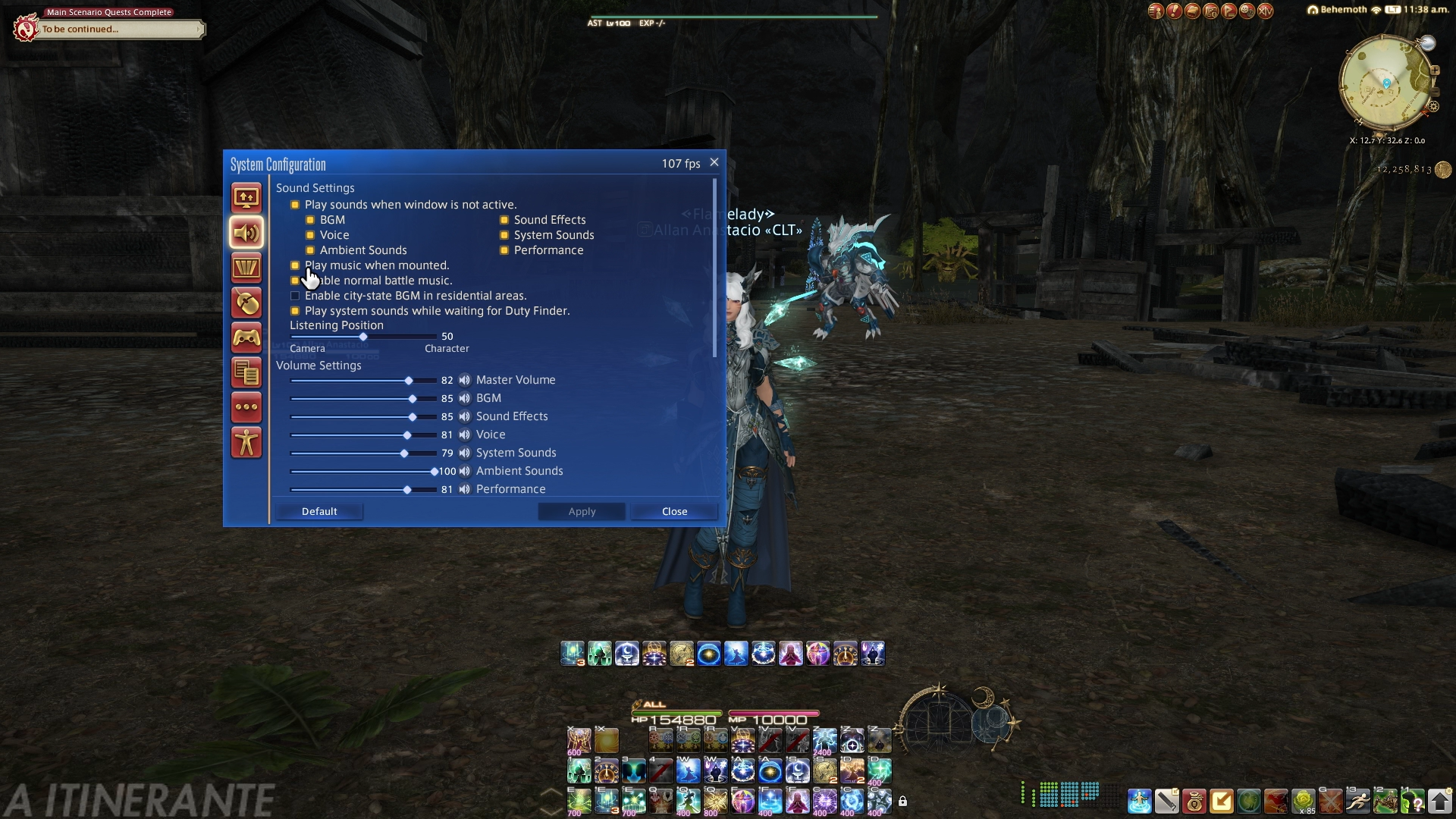Enable city-state BGM in residential areas

coord(295,296)
